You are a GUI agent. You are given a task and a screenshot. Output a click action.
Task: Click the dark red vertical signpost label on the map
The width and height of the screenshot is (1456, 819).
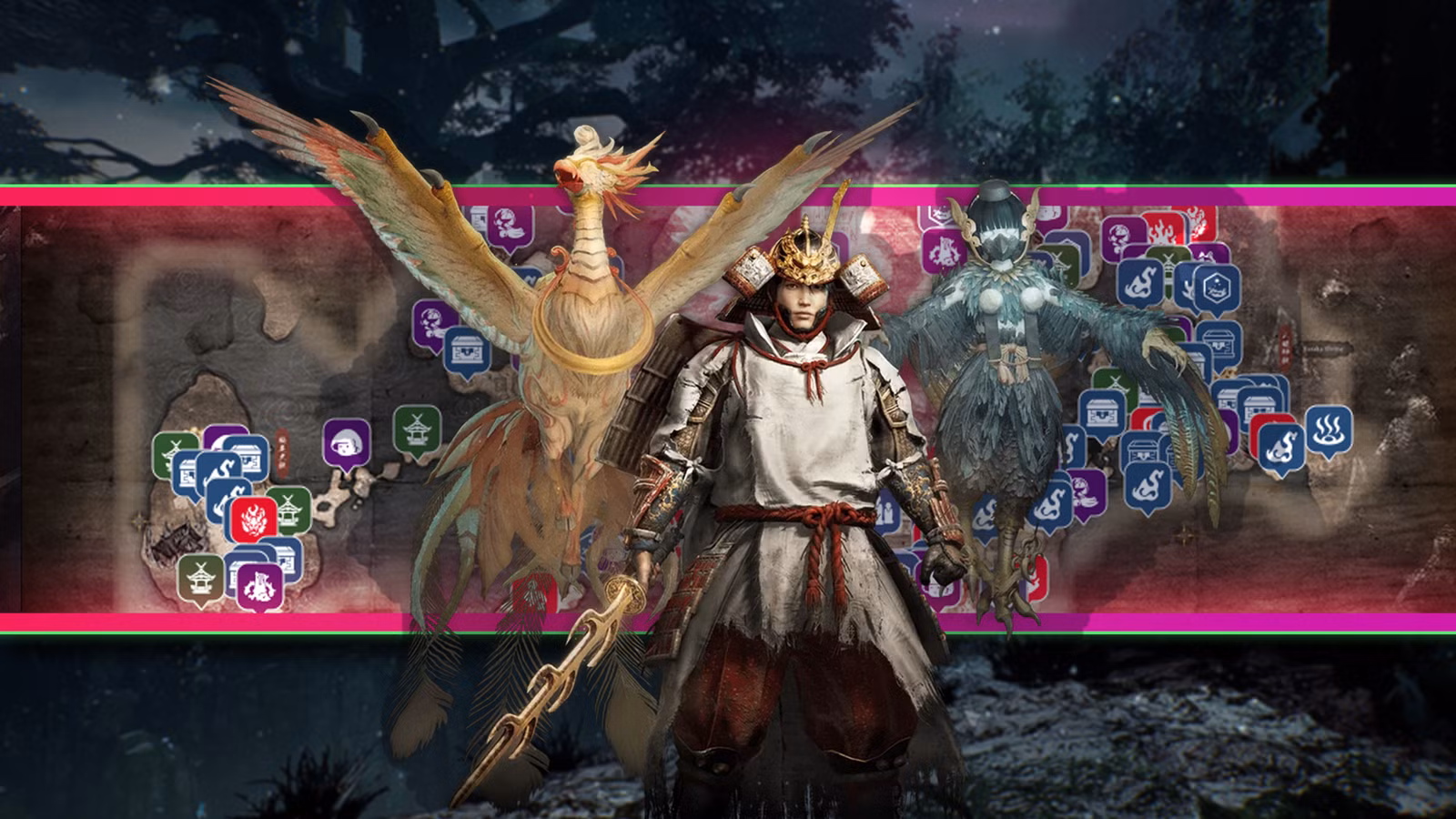pos(1286,344)
